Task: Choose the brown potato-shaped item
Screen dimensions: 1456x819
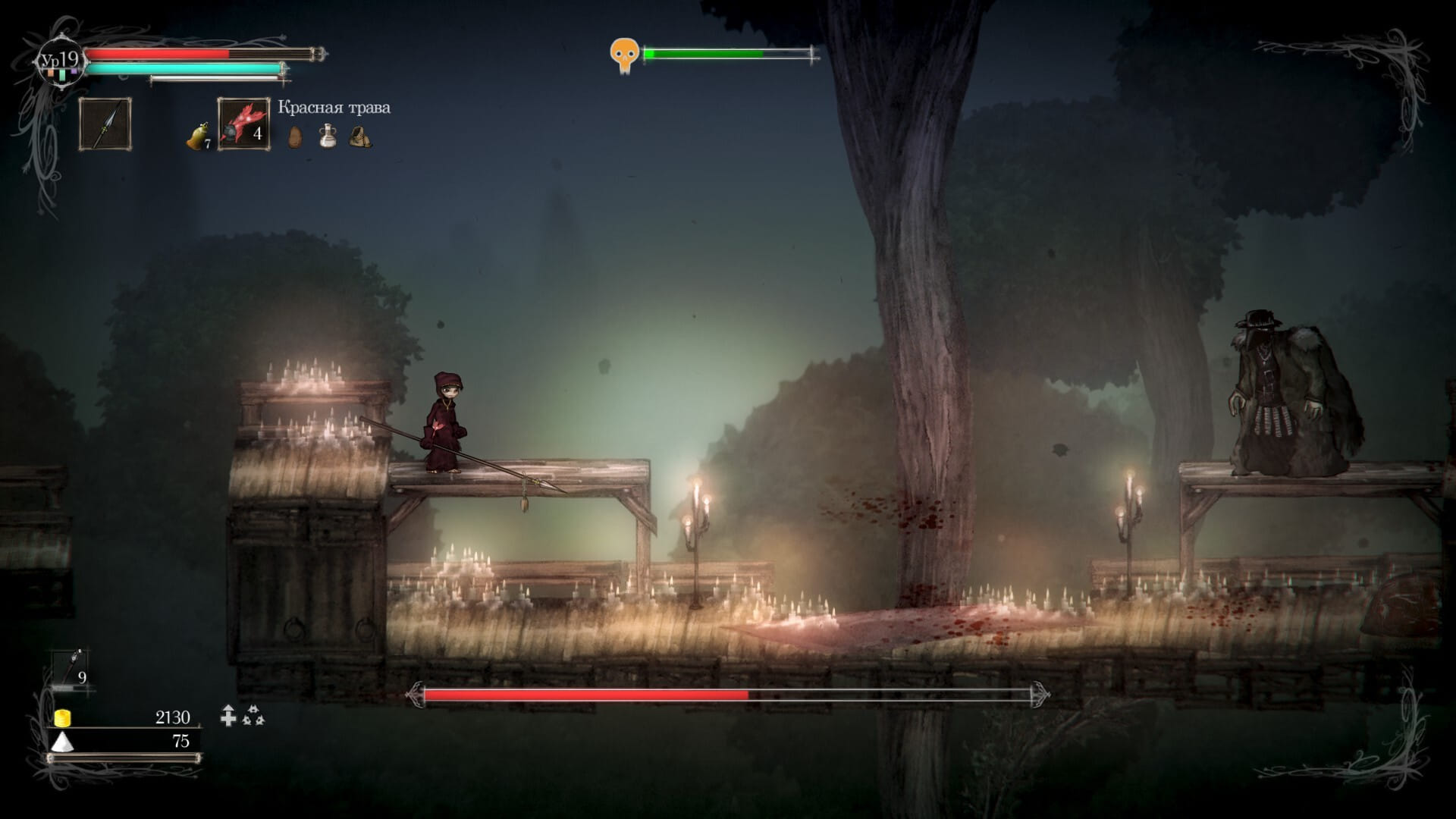Action: click(x=295, y=136)
